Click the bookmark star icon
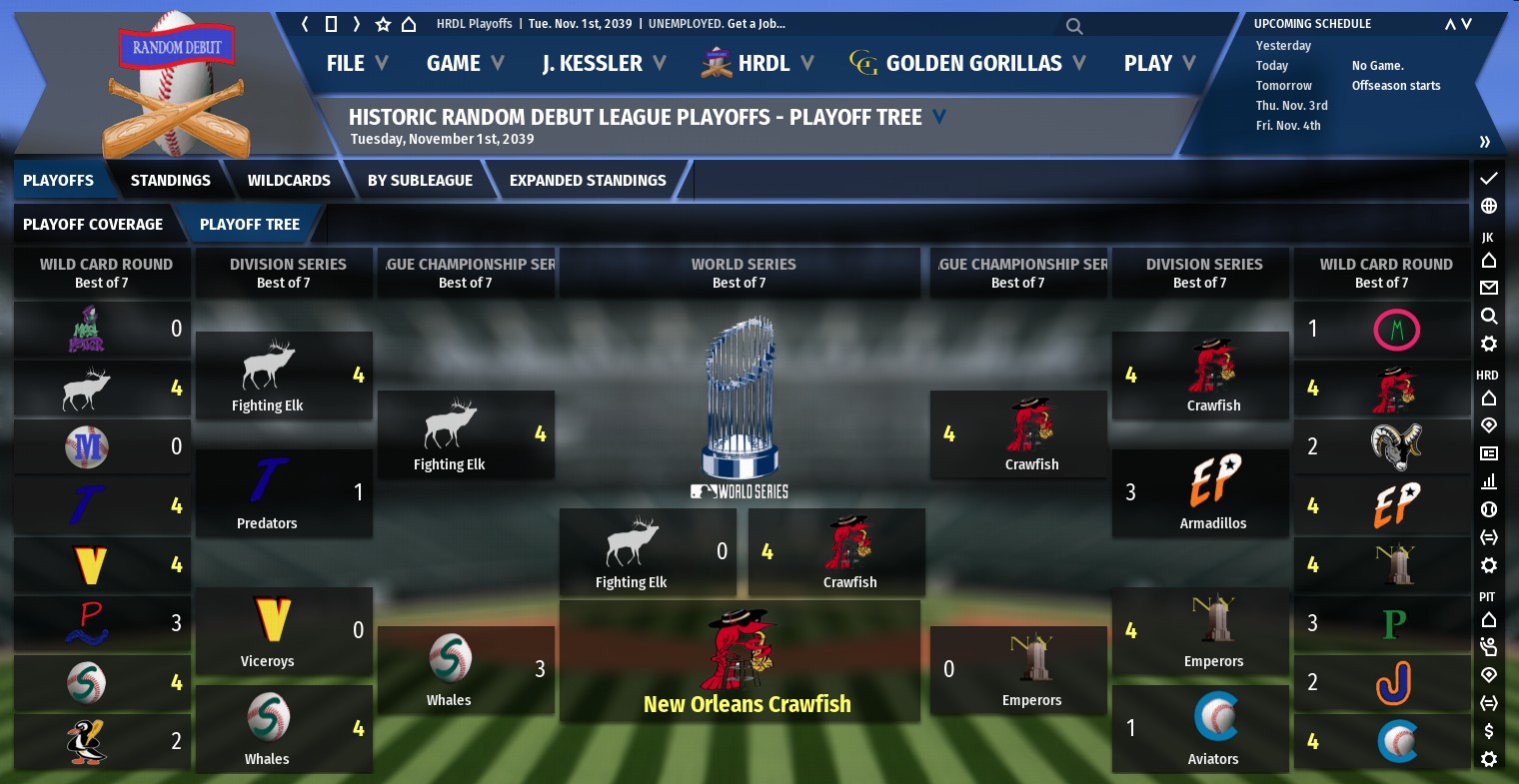The width and height of the screenshot is (1519, 784). point(383,24)
